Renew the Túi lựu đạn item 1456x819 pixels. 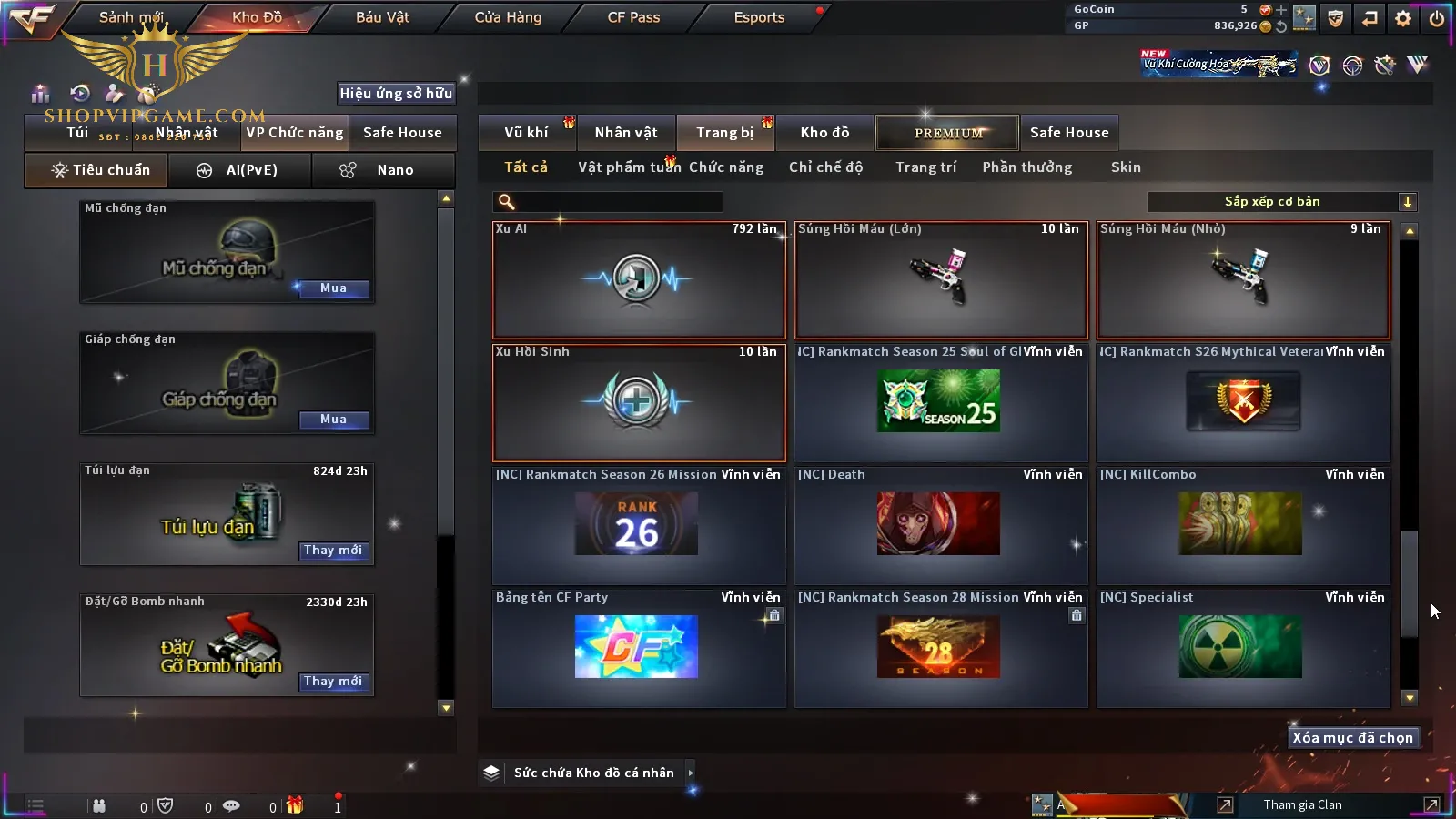coord(333,551)
